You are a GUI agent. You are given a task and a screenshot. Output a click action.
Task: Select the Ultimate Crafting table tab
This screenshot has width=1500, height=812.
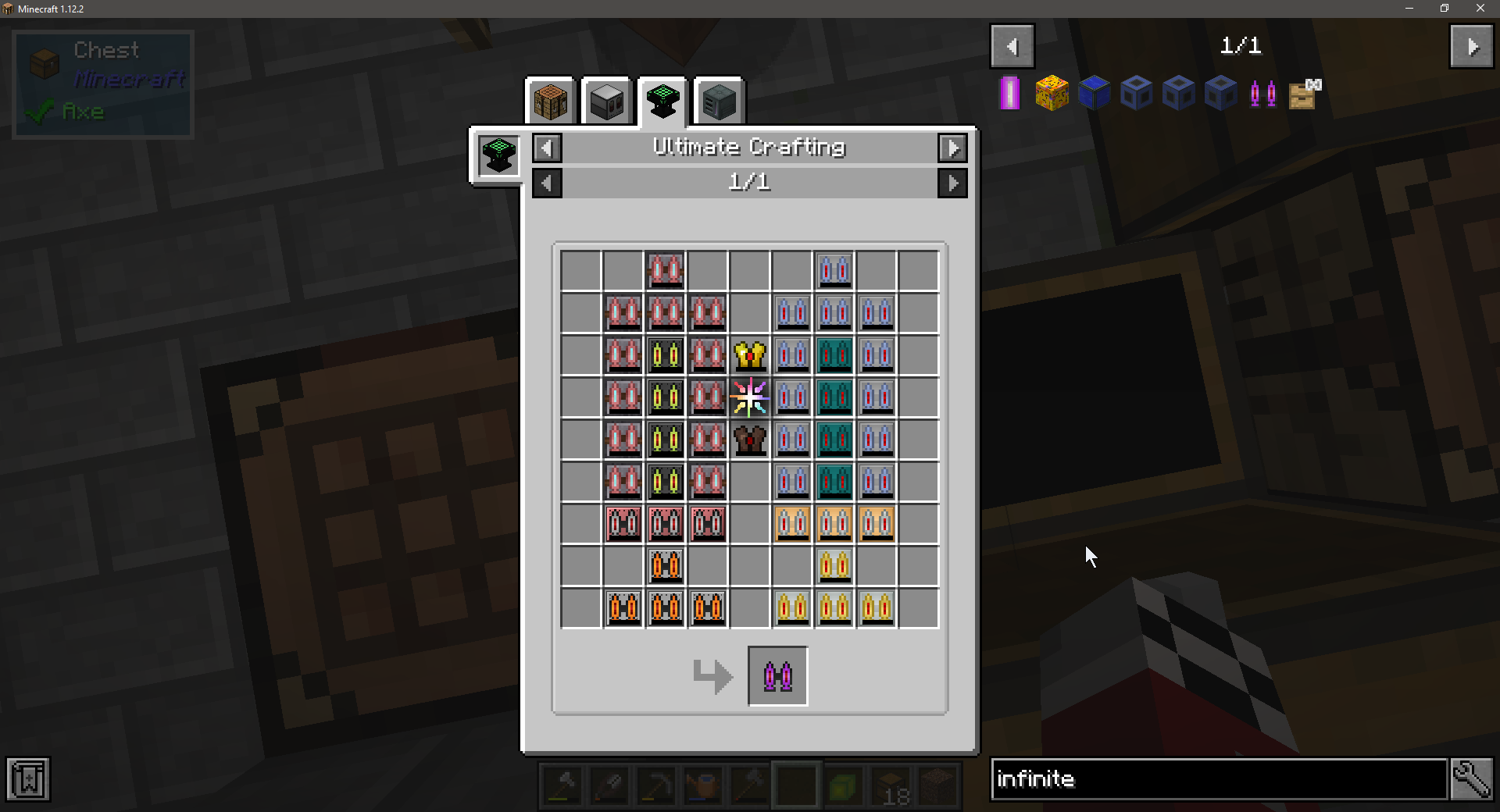pos(662,101)
